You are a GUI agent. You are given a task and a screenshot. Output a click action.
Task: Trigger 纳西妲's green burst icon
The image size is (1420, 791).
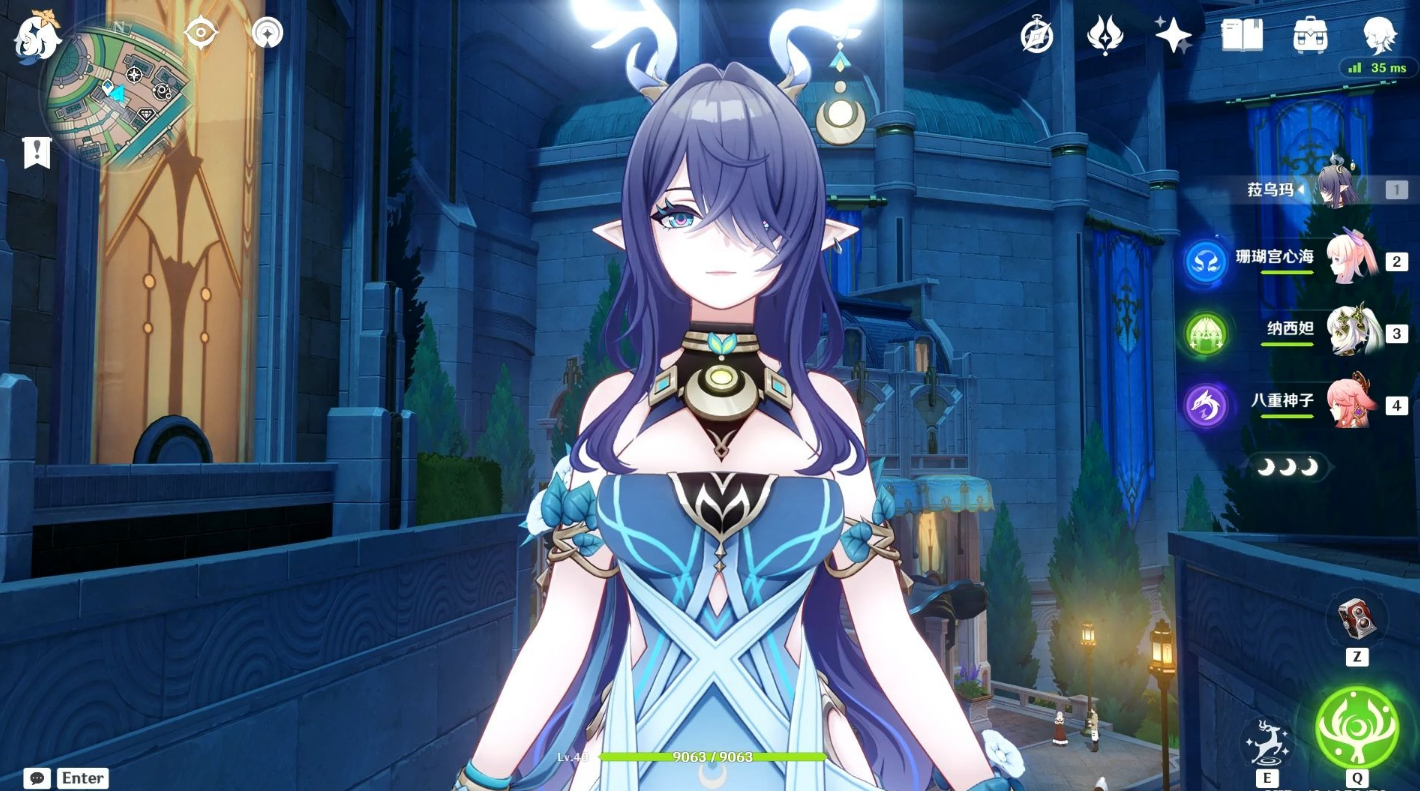click(x=1205, y=333)
